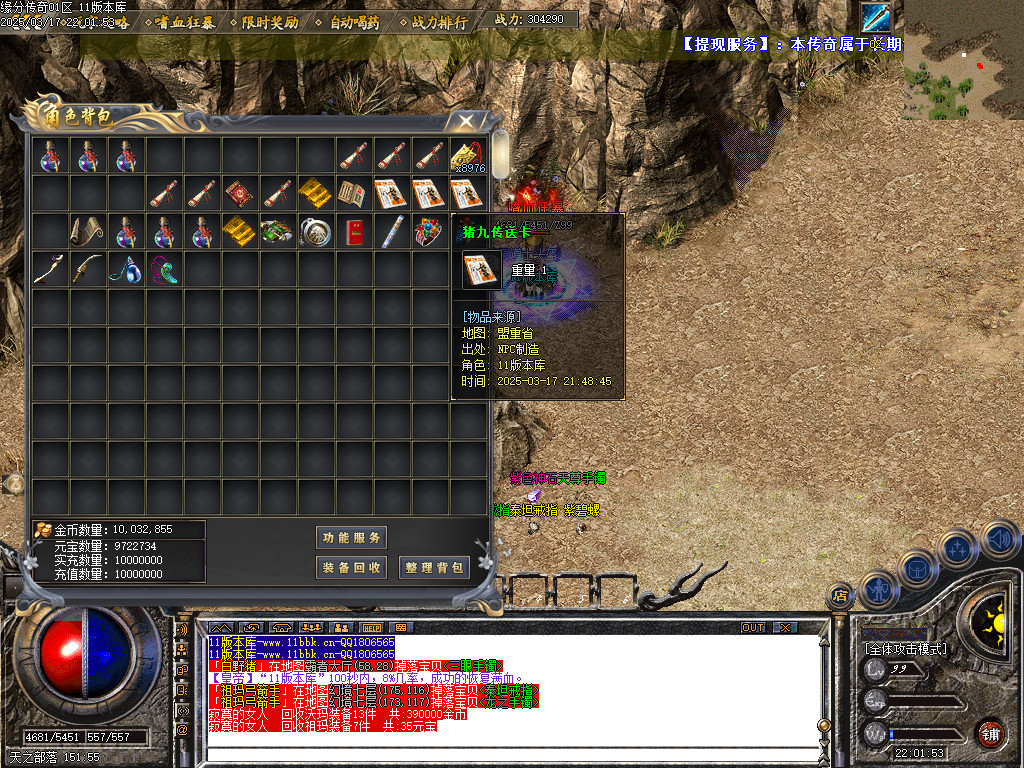Click the chat window OUT button
Image resolution: width=1024 pixels, height=768 pixels.
tap(752, 627)
